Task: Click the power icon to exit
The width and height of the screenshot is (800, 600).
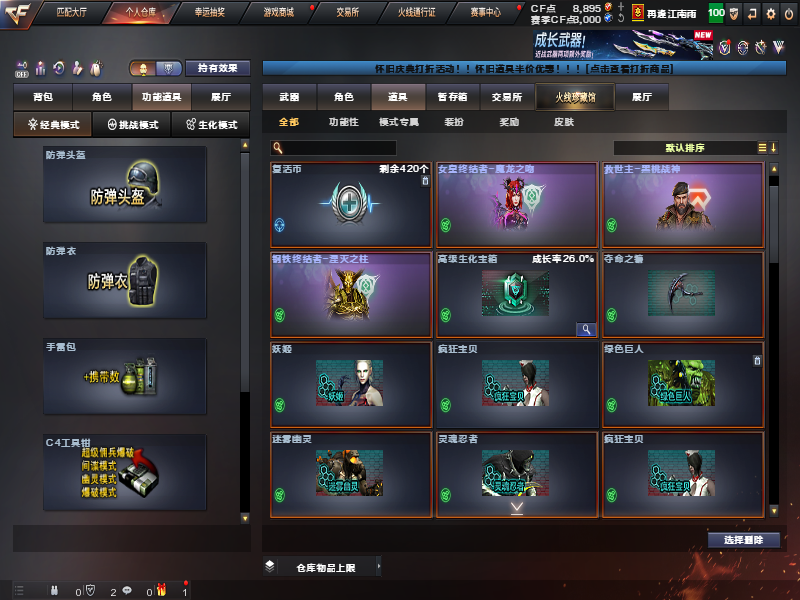Action: (x=789, y=14)
